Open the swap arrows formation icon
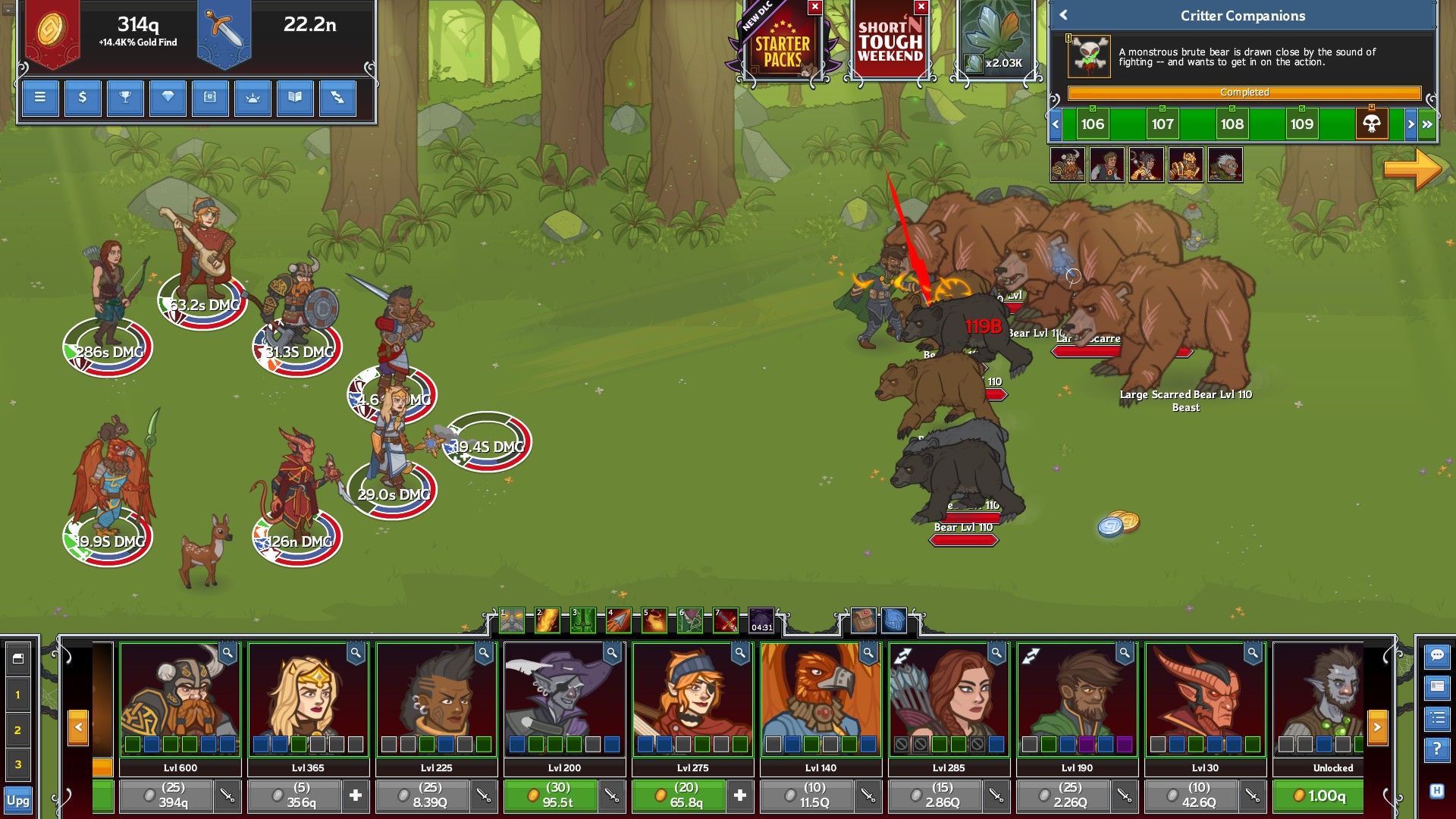Viewport: 1456px width, 819px height. pos(338,97)
